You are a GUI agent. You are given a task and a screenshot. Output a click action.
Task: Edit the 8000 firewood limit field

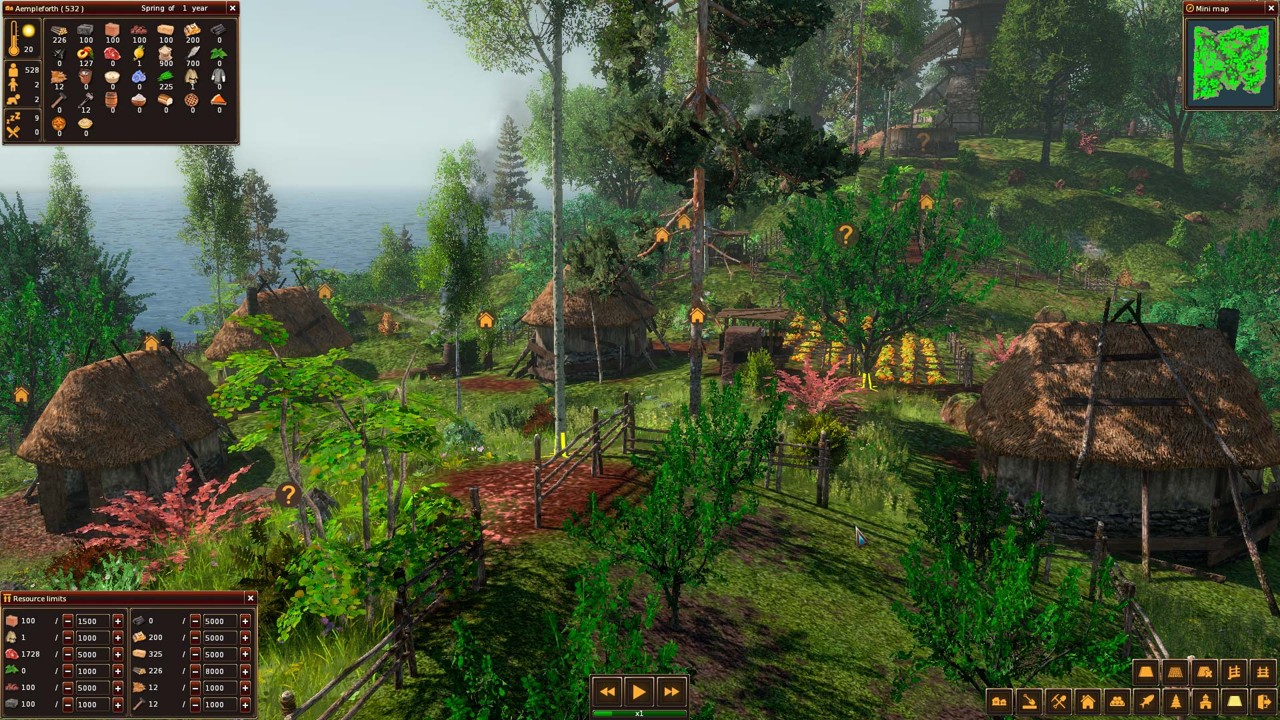click(219, 671)
